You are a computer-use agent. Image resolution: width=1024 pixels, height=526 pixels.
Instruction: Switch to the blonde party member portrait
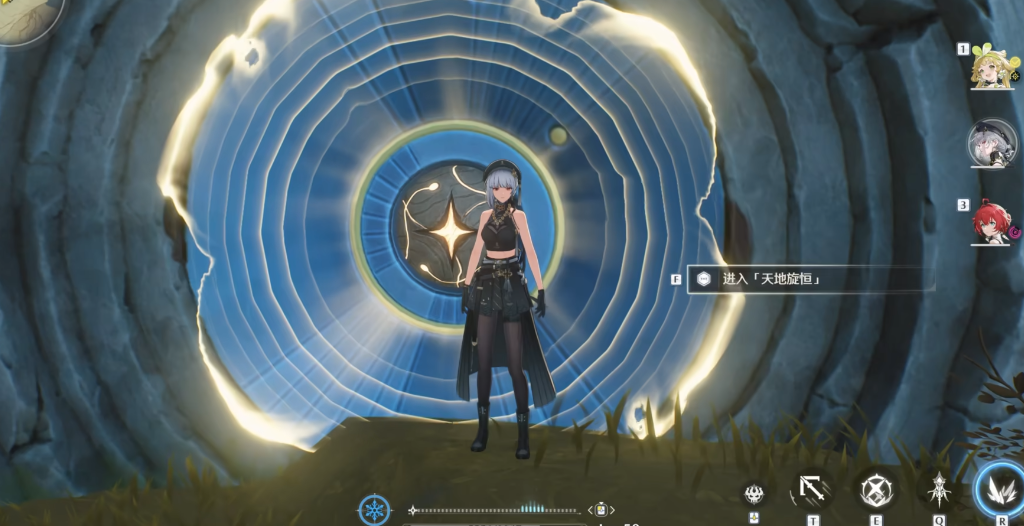click(x=992, y=70)
